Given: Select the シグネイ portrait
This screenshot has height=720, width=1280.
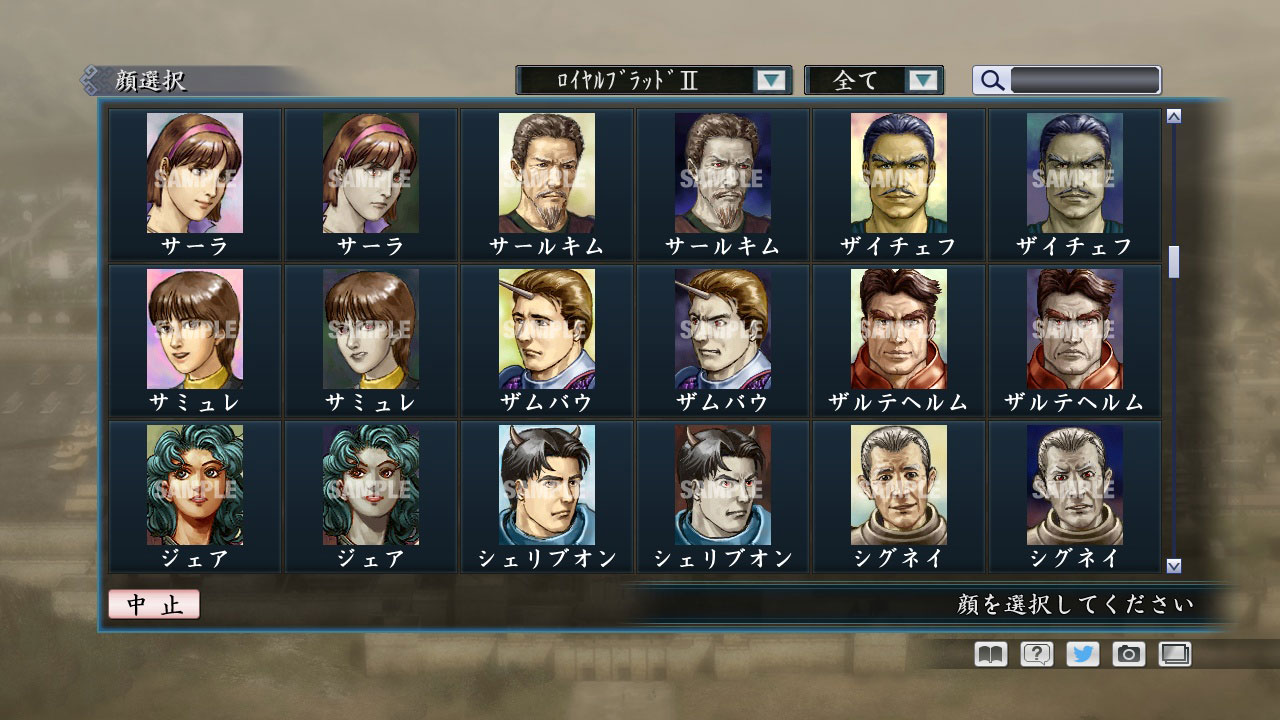Looking at the screenshot, I should (897, 485).
